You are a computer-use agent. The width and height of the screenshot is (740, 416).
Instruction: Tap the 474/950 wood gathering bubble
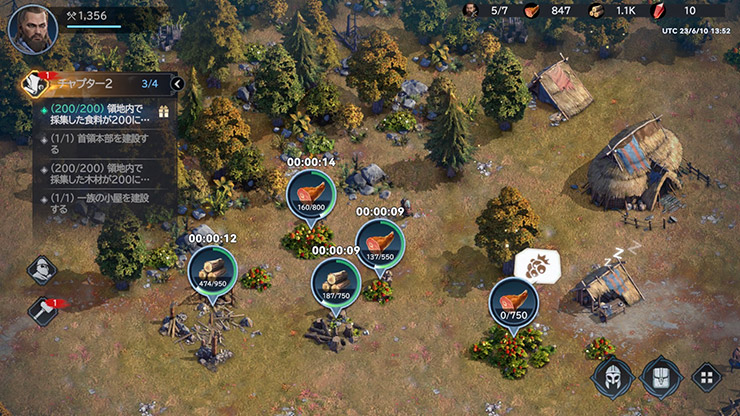[212, 271]
